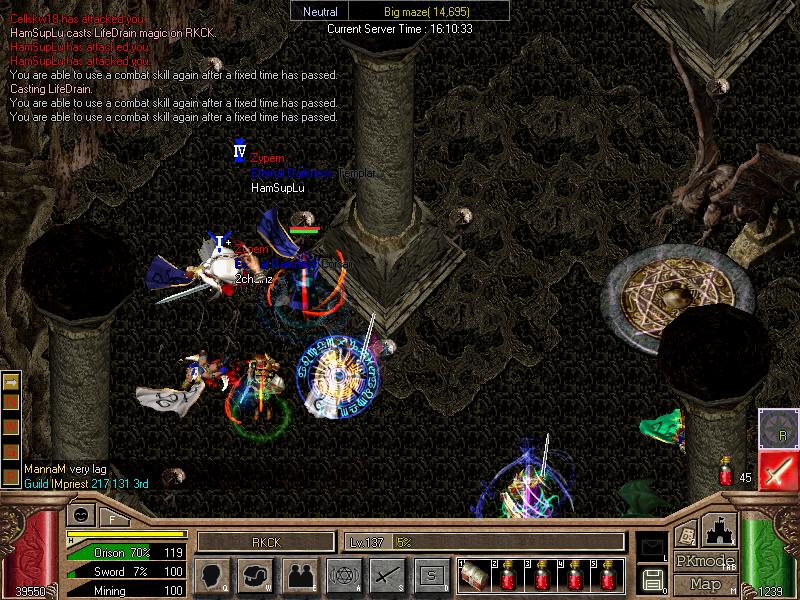Use the red potion in slot 5
The height and width of the screenshot is (600, 800).
click(609, 575)
